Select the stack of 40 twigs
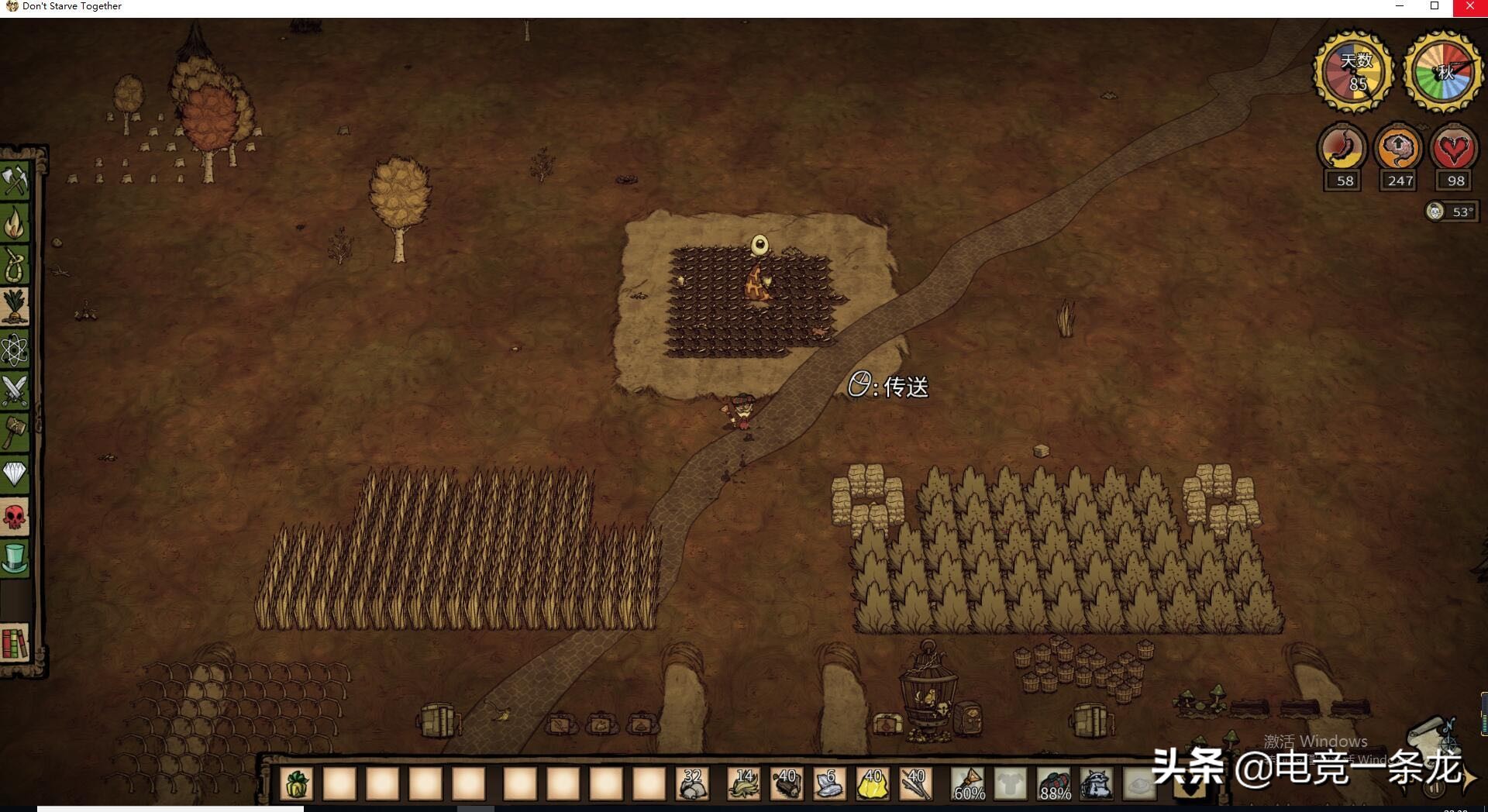Image resolution: width=1488 pixels, height=812 pixels. [x=915, y=784]
